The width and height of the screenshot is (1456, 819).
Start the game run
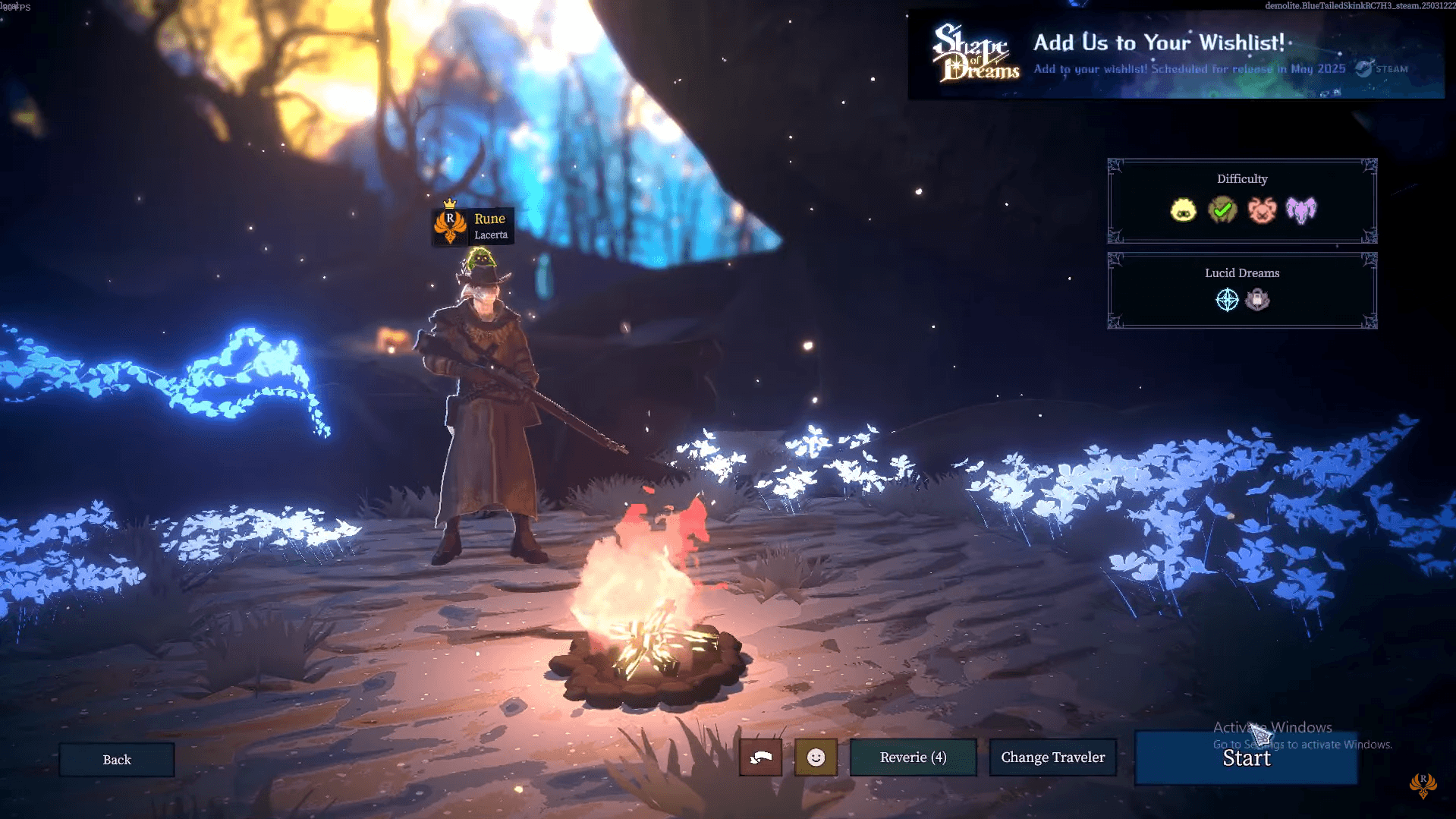point(1245,758)
